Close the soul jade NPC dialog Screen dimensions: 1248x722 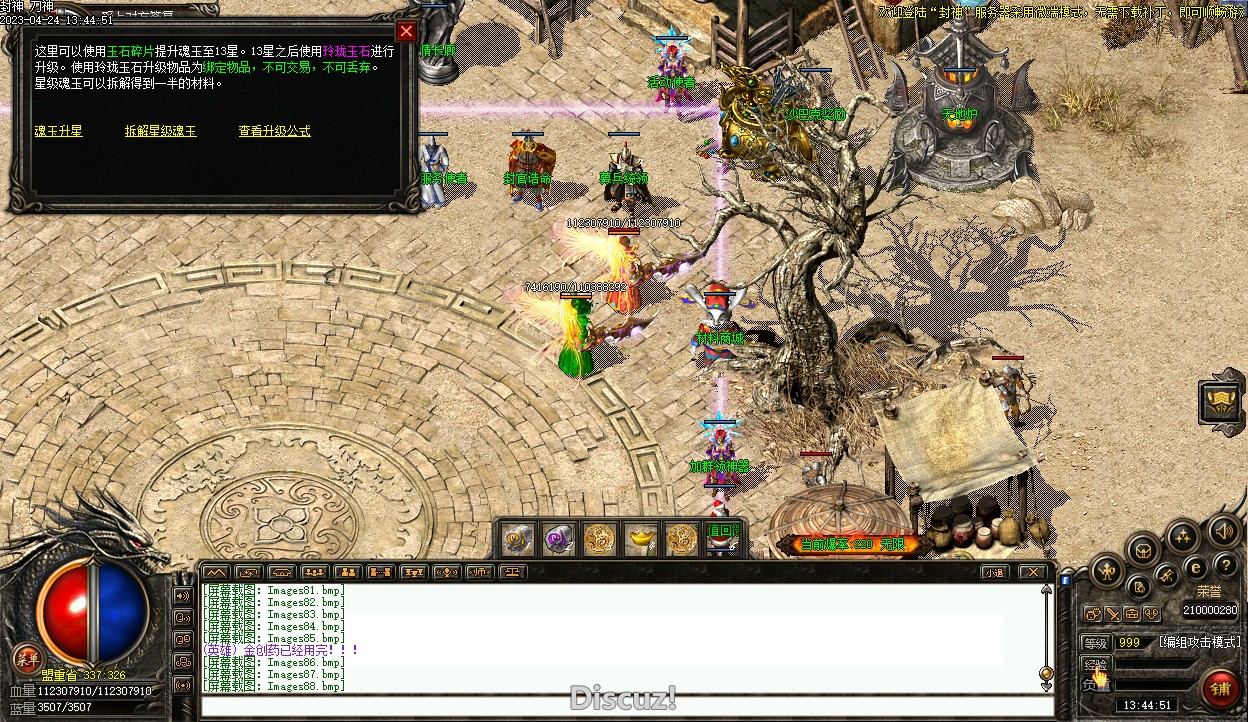point(406,31)
